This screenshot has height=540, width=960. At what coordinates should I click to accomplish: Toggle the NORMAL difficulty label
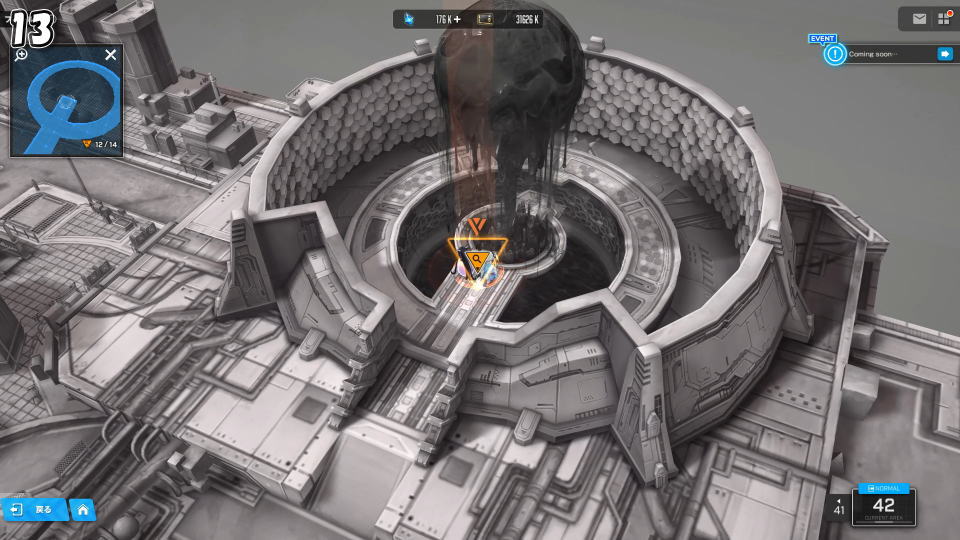coord(884,489)
